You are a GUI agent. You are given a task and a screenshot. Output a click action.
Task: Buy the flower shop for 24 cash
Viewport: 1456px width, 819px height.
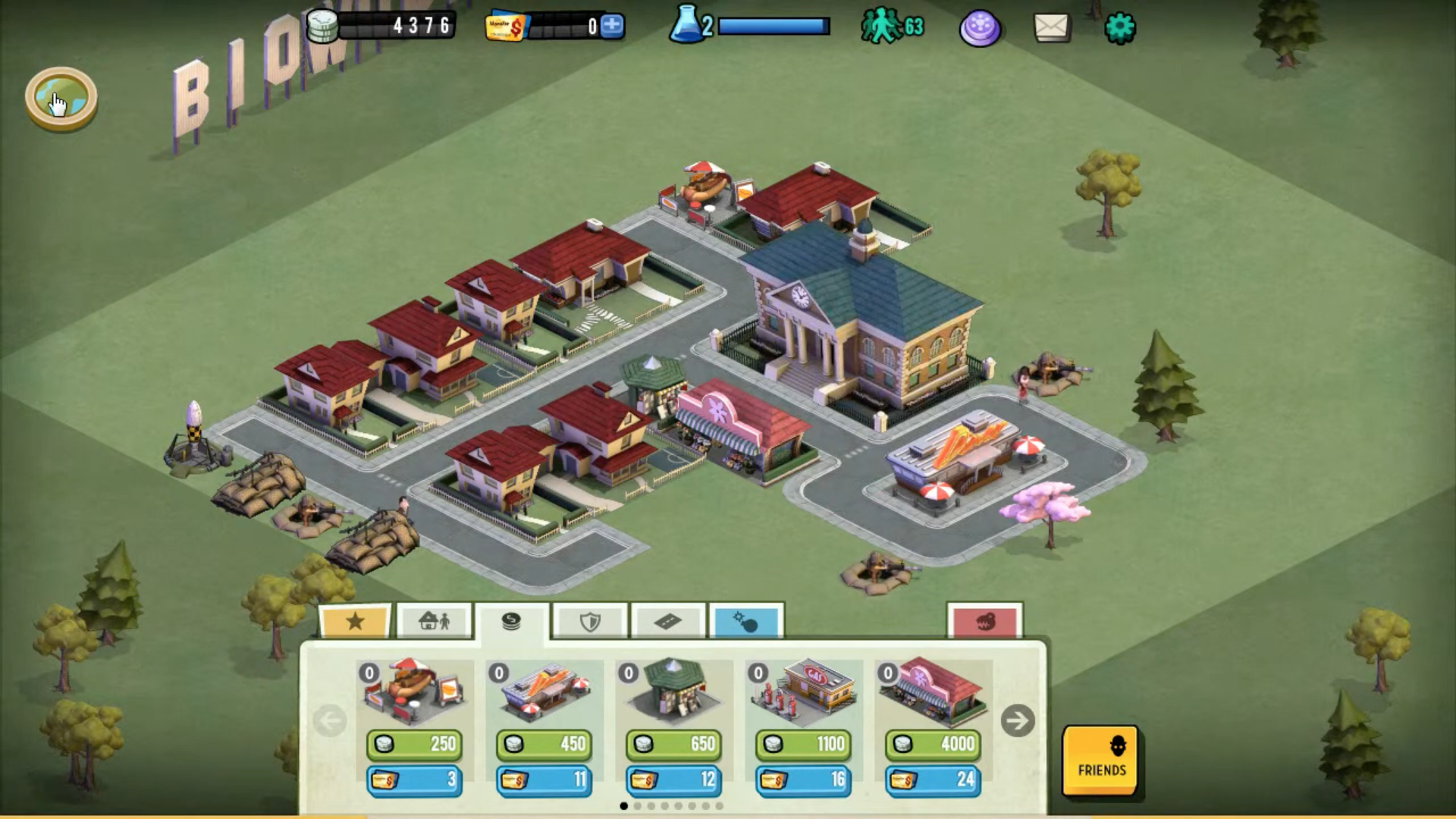tap(933, 780)
